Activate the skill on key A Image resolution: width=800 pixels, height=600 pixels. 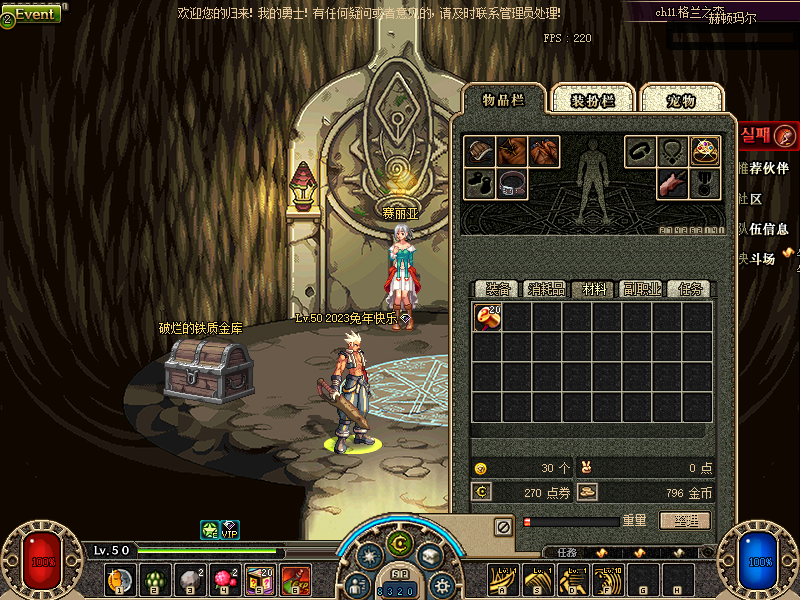point(502,578)
